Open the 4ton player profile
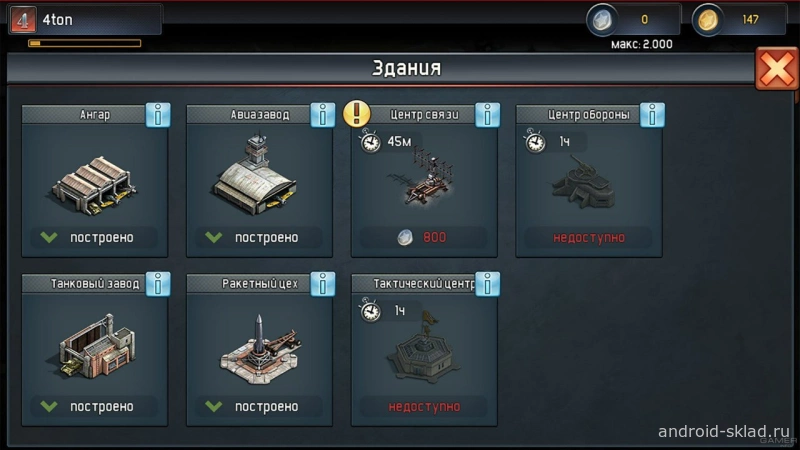Screen dimensions: 800x450 (84, 18)
